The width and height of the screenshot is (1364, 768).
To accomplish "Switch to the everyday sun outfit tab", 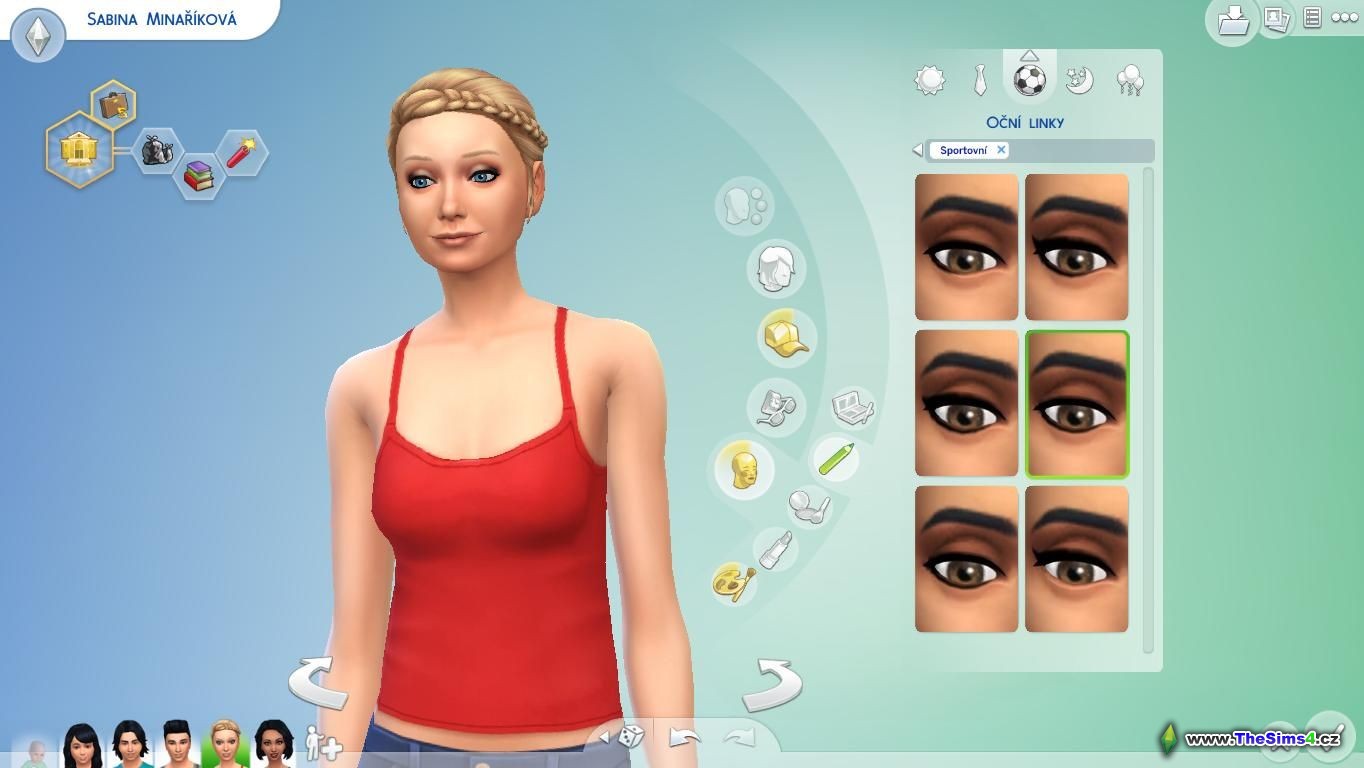I will click(x=930, y=81).
